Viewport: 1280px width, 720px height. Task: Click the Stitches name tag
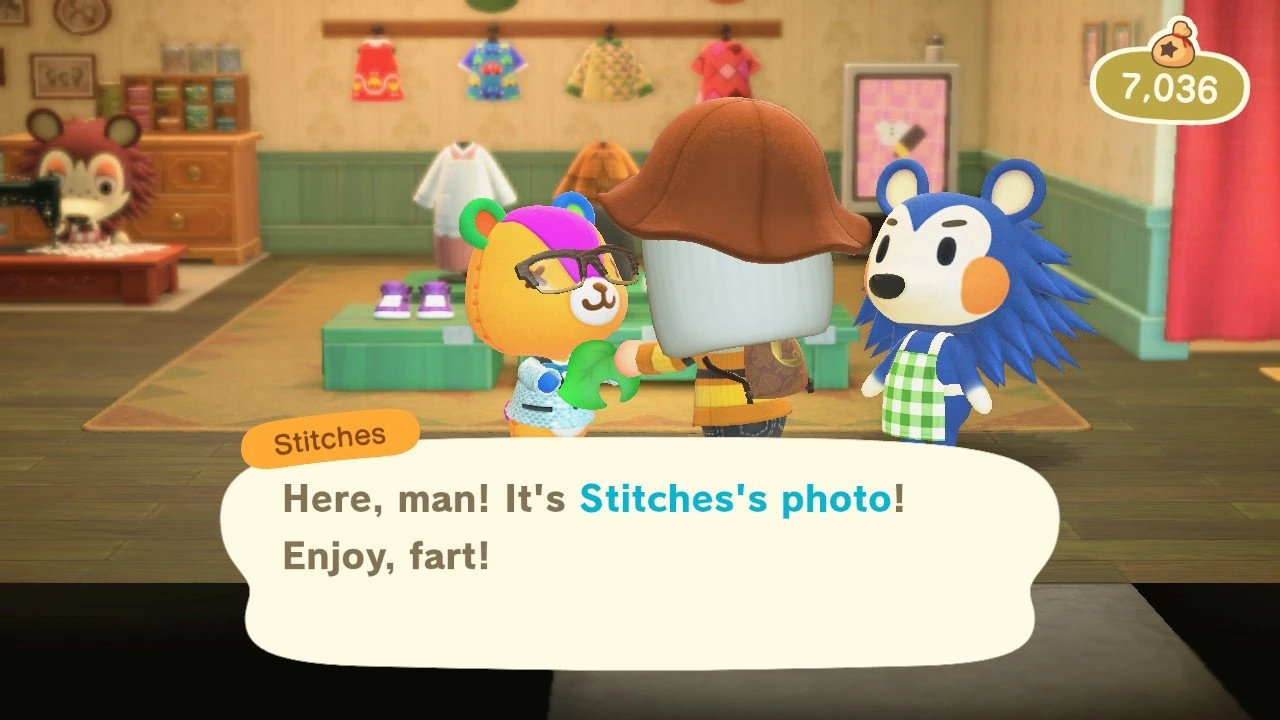[330, 434]
